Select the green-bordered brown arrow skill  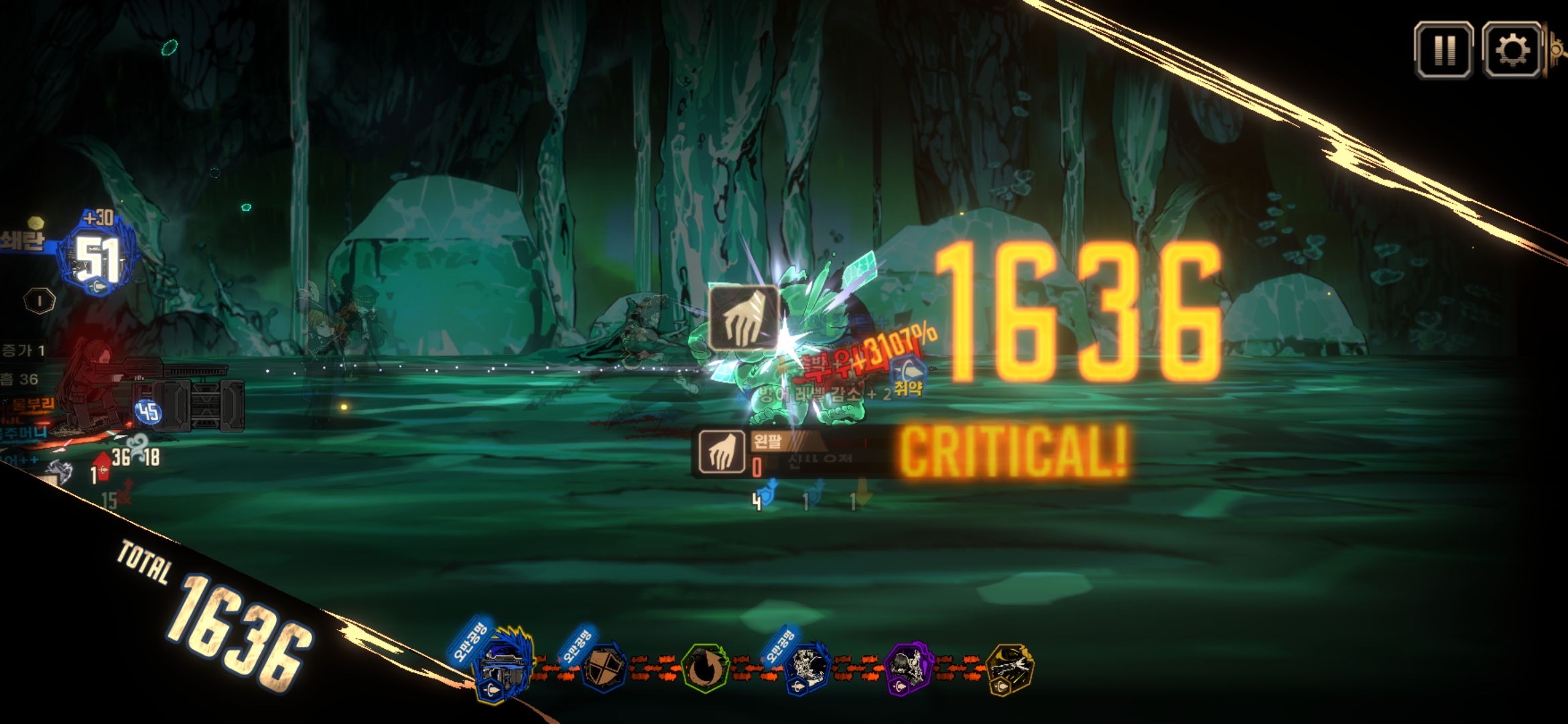tap(704, 668)
